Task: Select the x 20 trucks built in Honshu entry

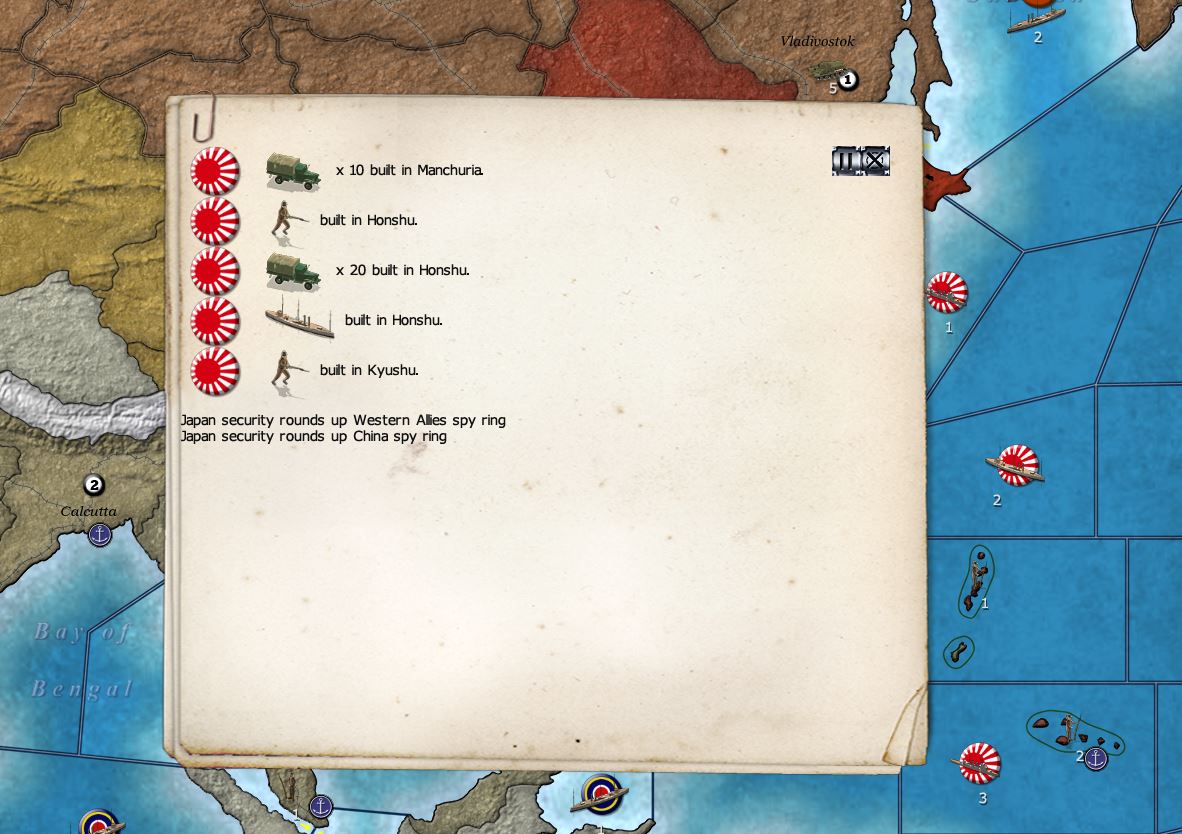Action: (402, 271)
